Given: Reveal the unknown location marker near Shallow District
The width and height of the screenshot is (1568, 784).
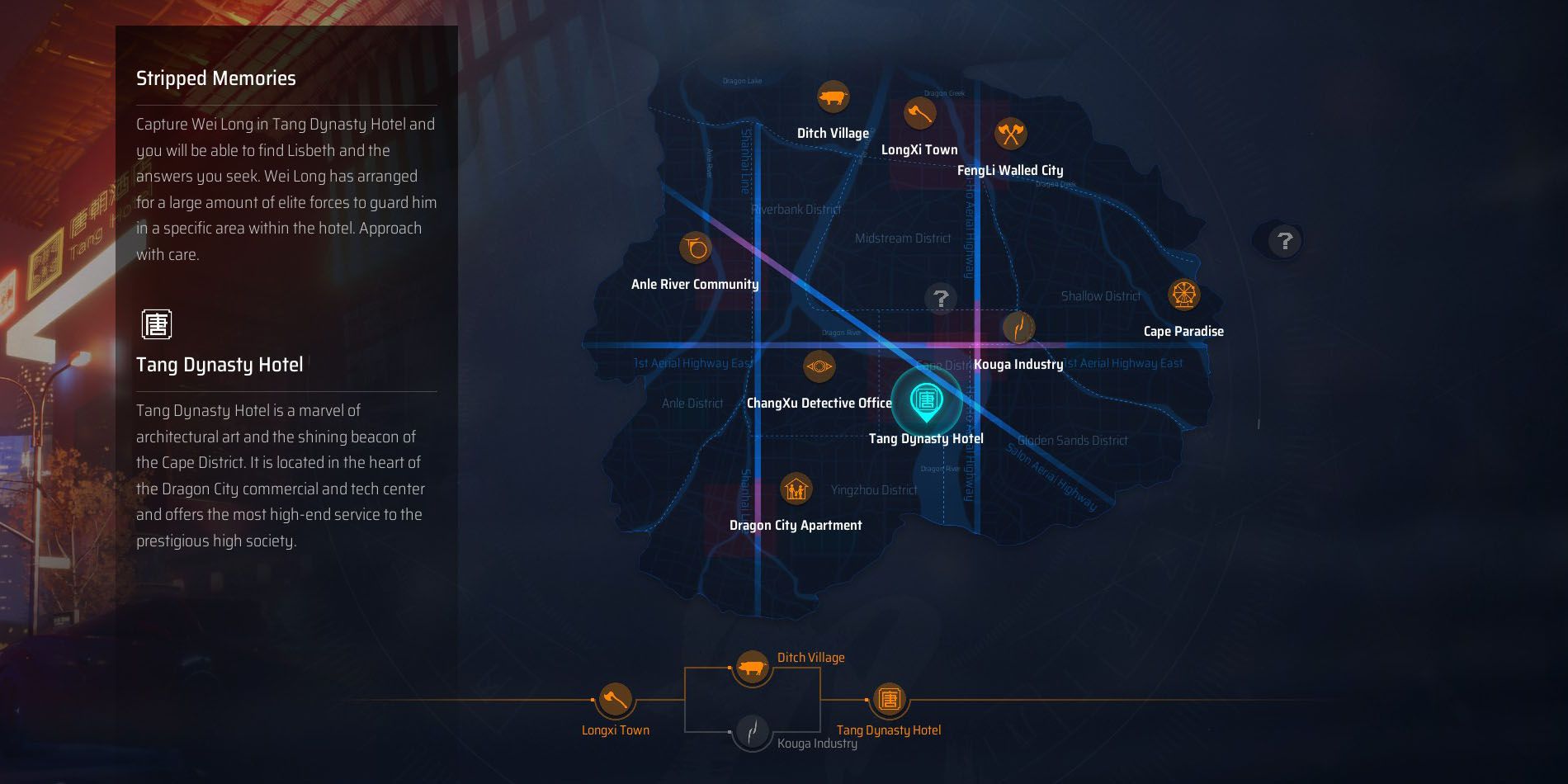Looking at the screenshot, I should [939, 299].
